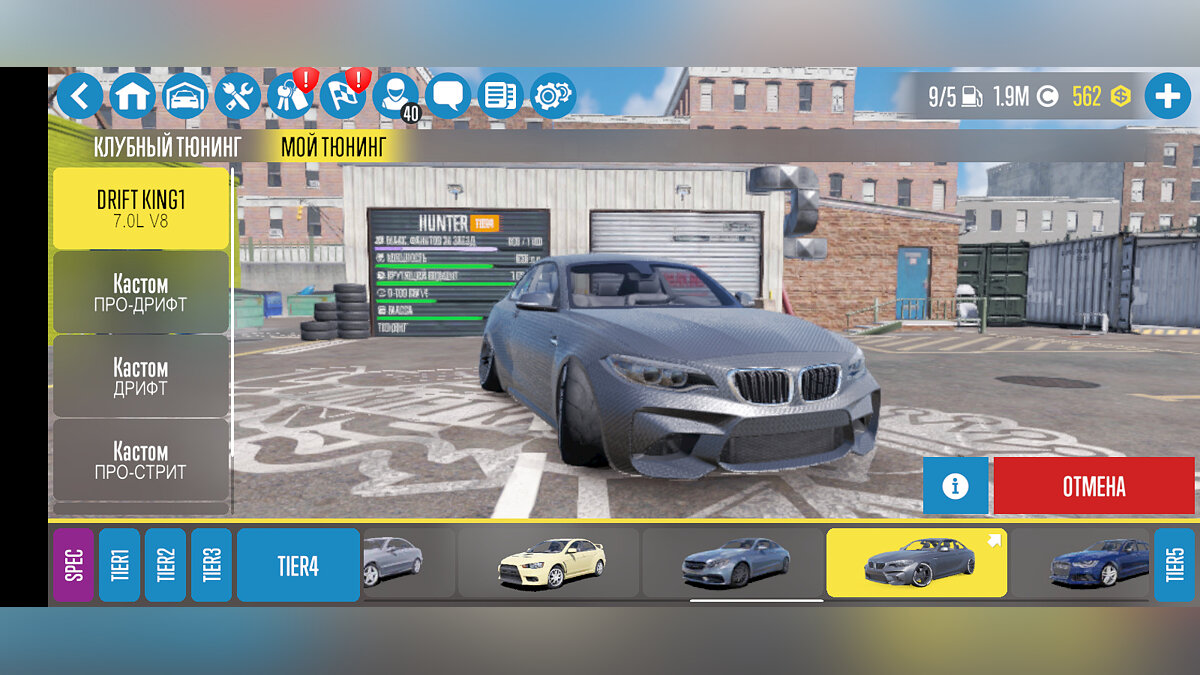This screenshot has width=1200, height=675.
Task: Open the home screen icon
Action: coord(132,96)
